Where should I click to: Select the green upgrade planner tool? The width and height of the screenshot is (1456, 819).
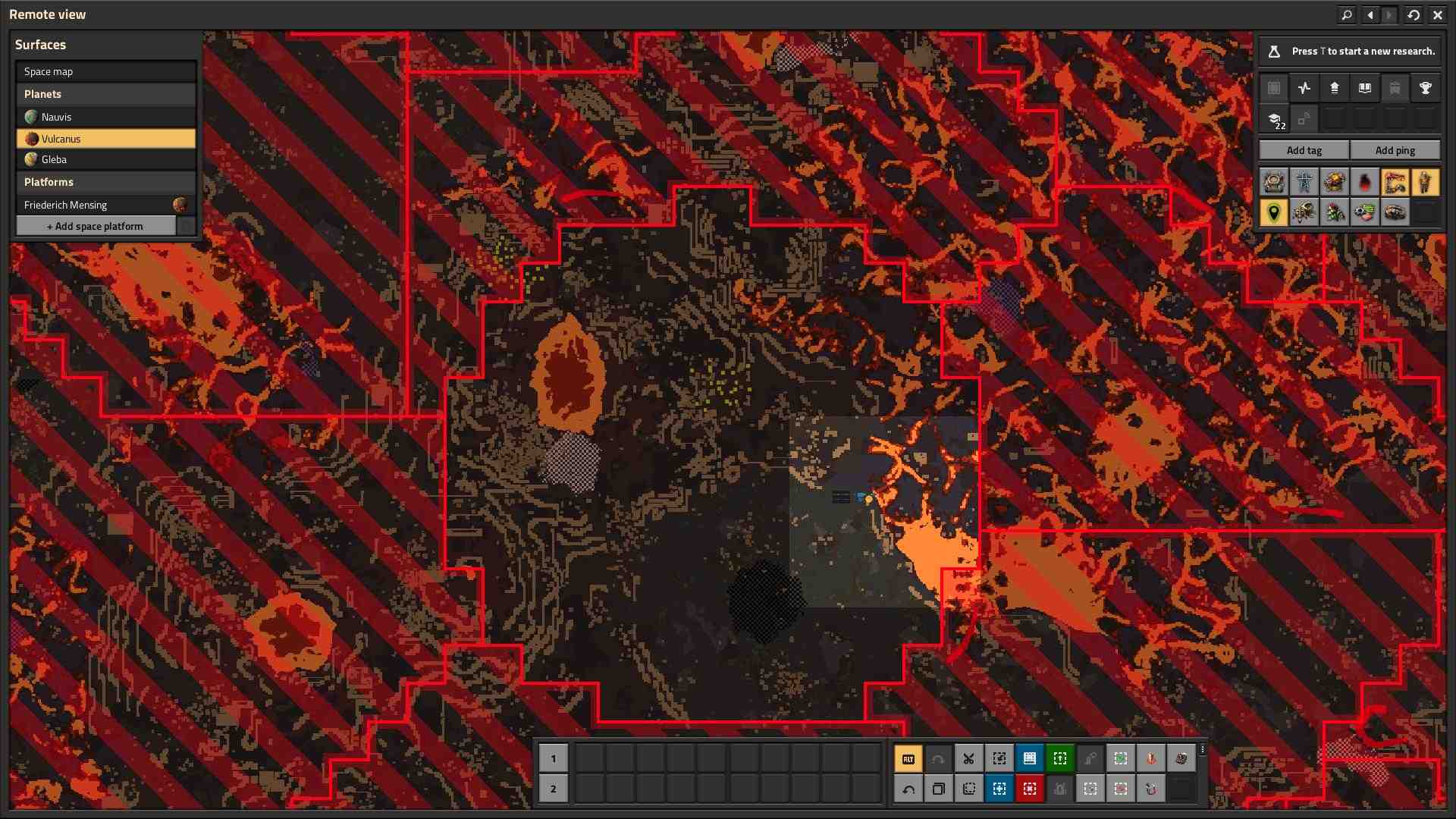pos(1059,758)
